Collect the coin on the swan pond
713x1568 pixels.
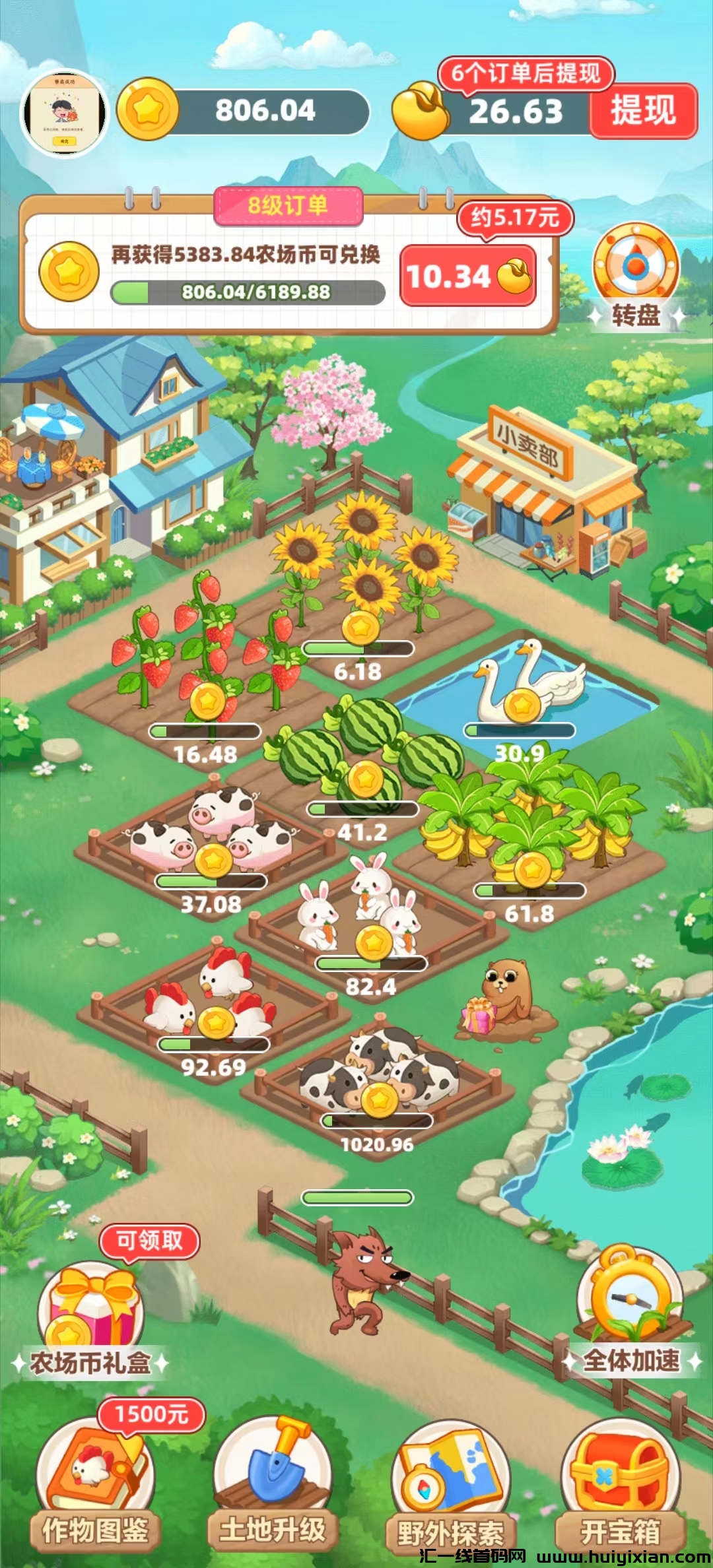click(522, 705)
